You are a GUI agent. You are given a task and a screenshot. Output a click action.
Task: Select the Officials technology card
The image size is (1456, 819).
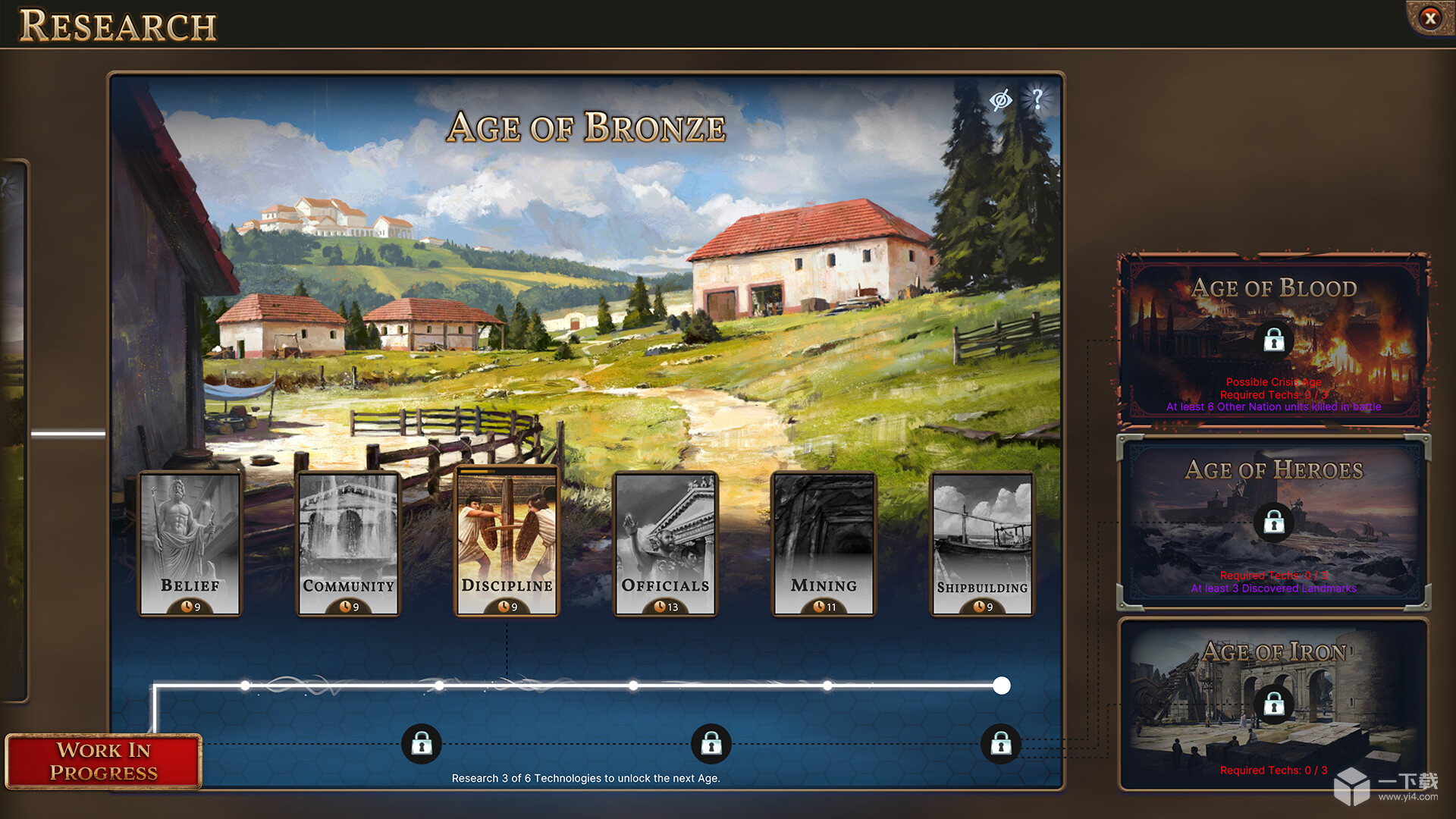pyautogui.click(x=665, y=543)
